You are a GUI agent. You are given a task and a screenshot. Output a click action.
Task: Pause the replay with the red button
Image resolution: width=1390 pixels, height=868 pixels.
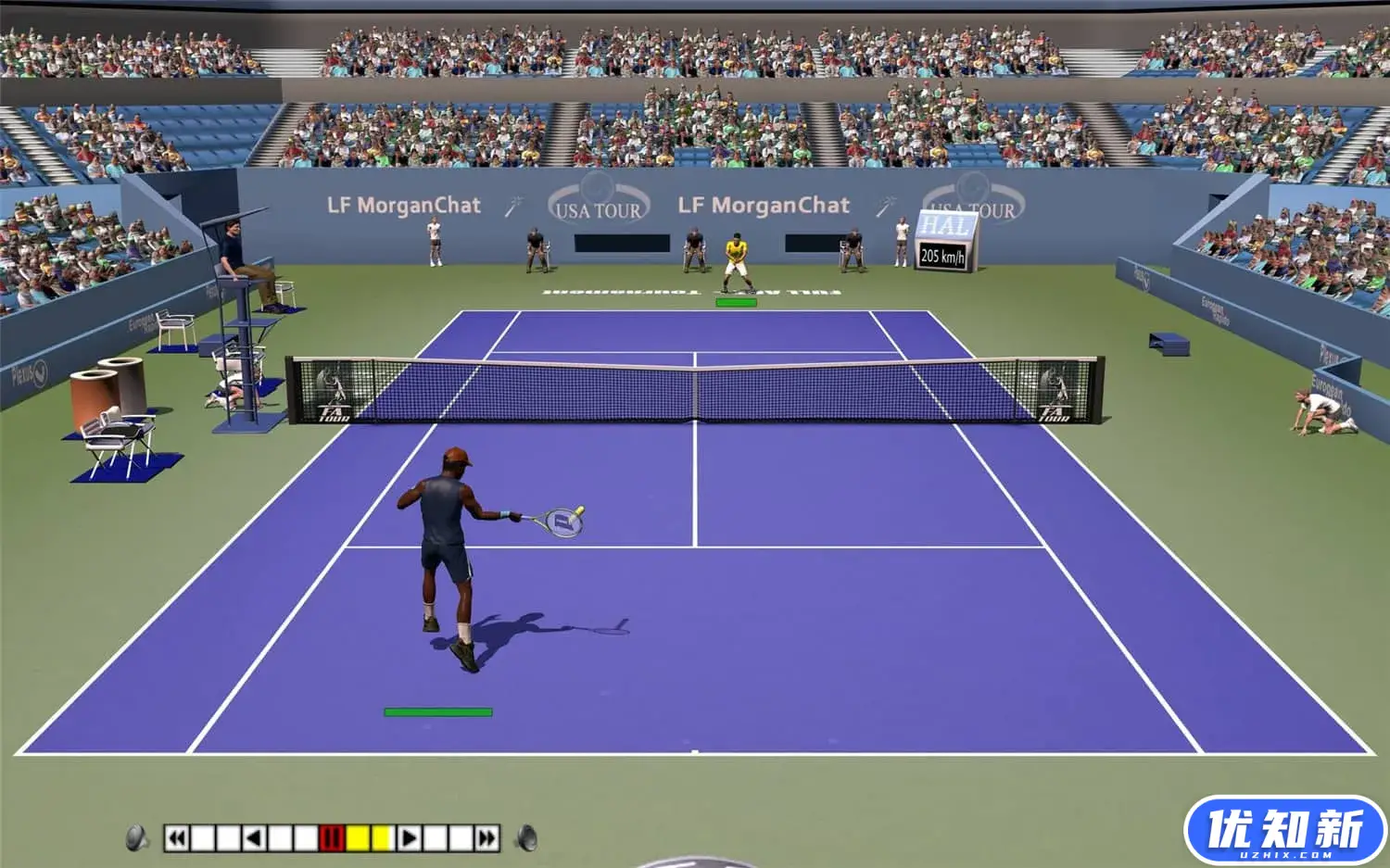coord(331,838)
